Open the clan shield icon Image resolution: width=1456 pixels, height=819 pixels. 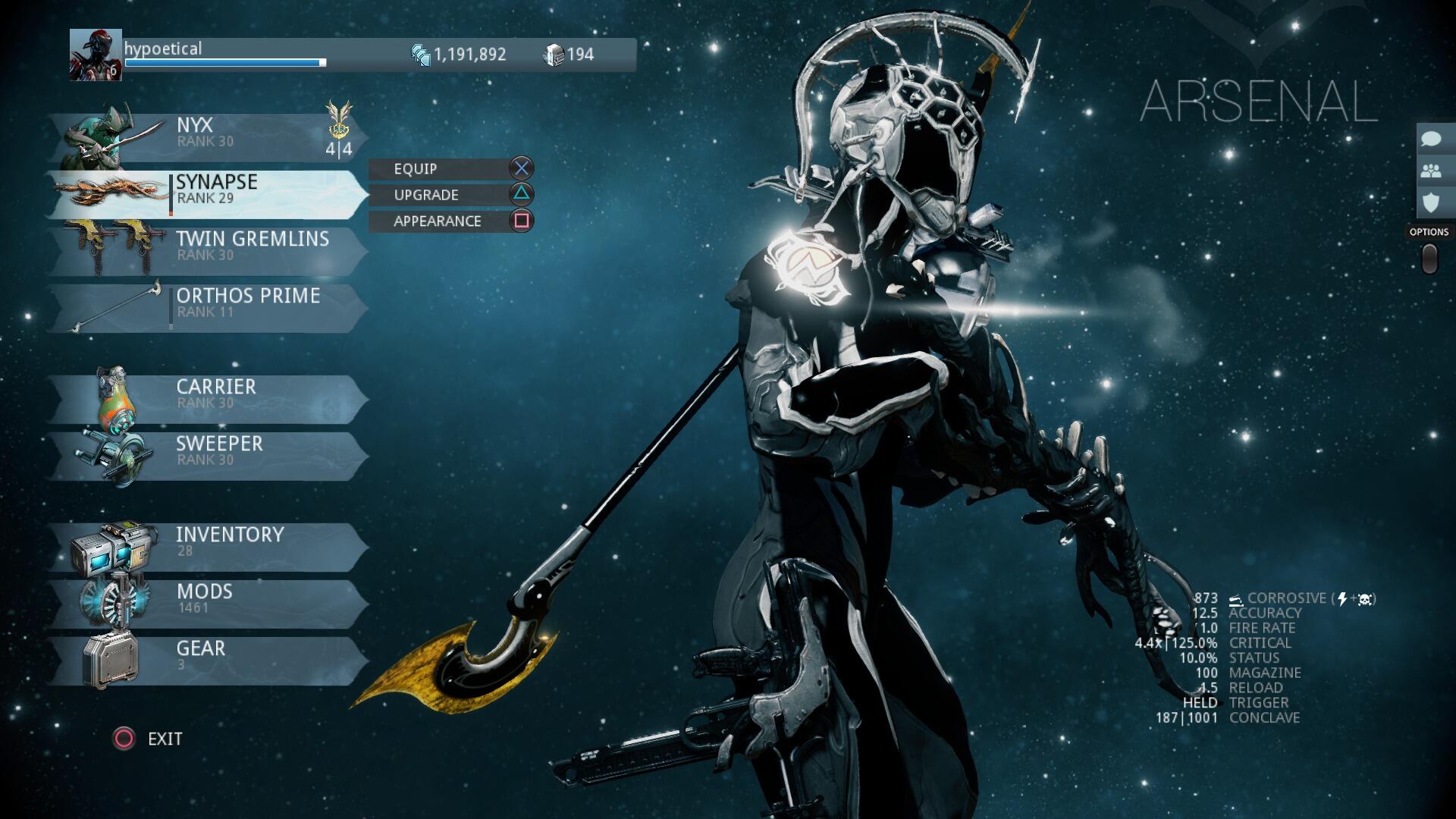tap(1431, 202)
